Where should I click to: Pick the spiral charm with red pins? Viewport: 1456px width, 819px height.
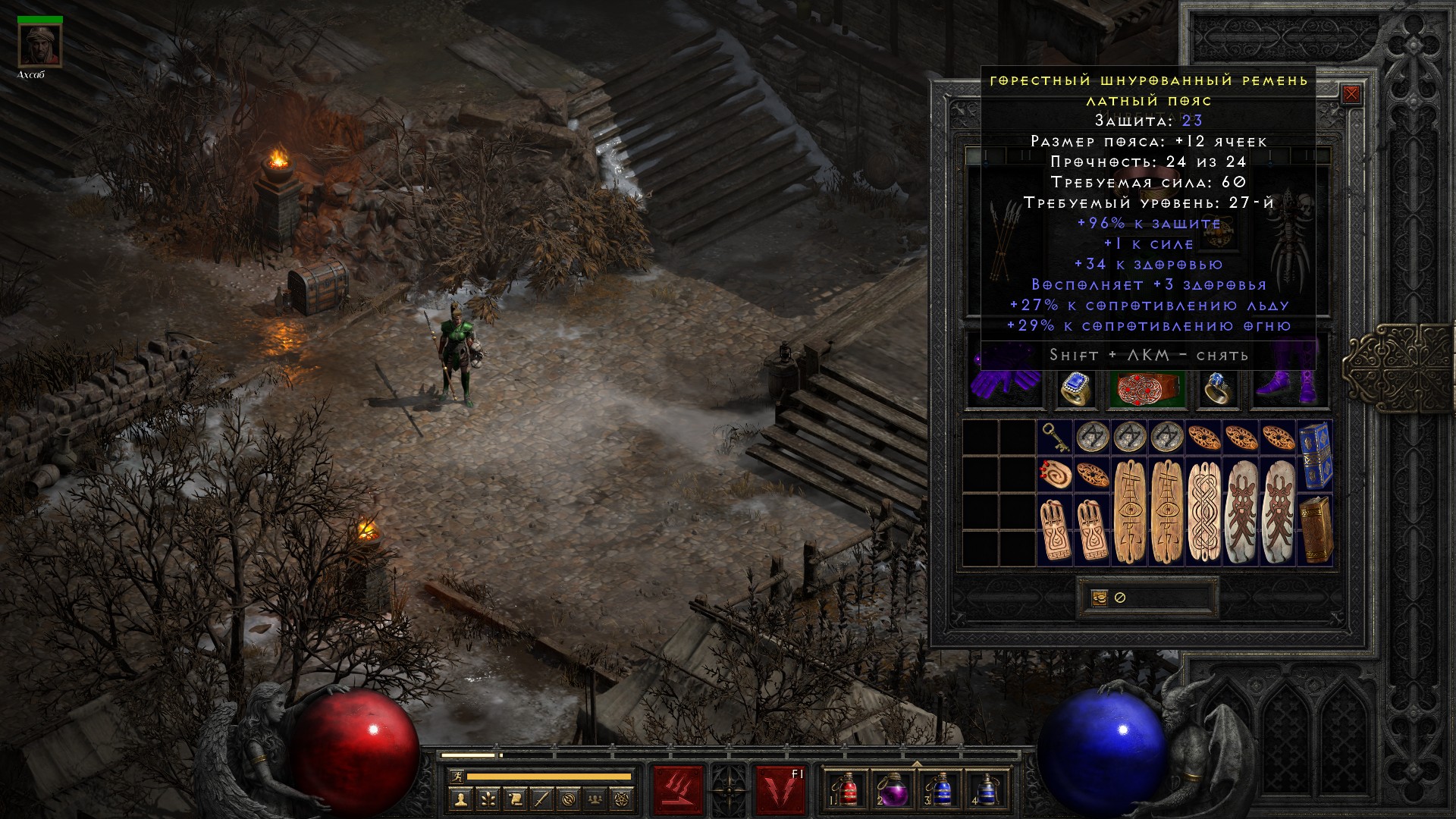coord(1055,474)
